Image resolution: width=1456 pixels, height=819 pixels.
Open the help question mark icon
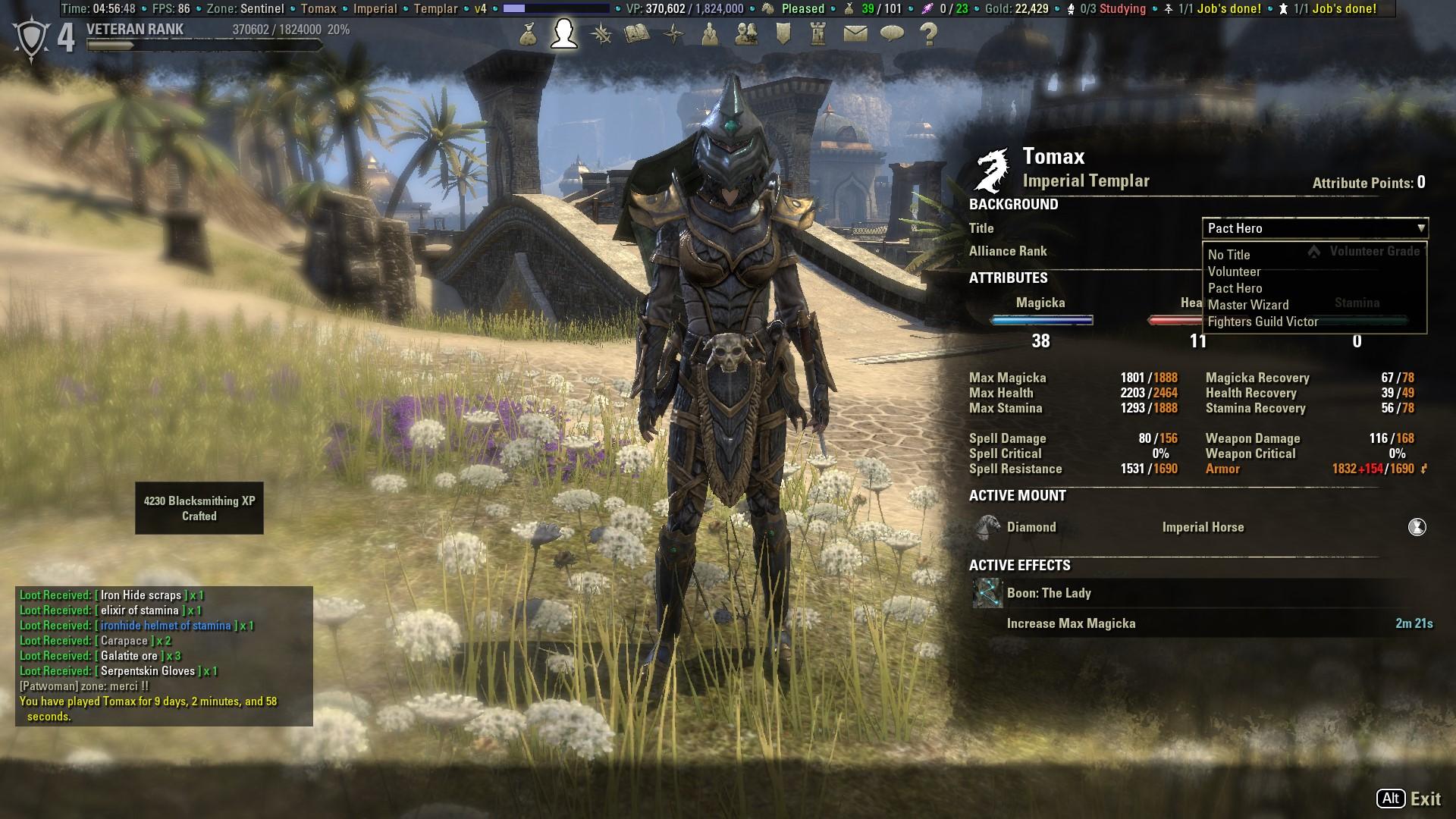928,34
